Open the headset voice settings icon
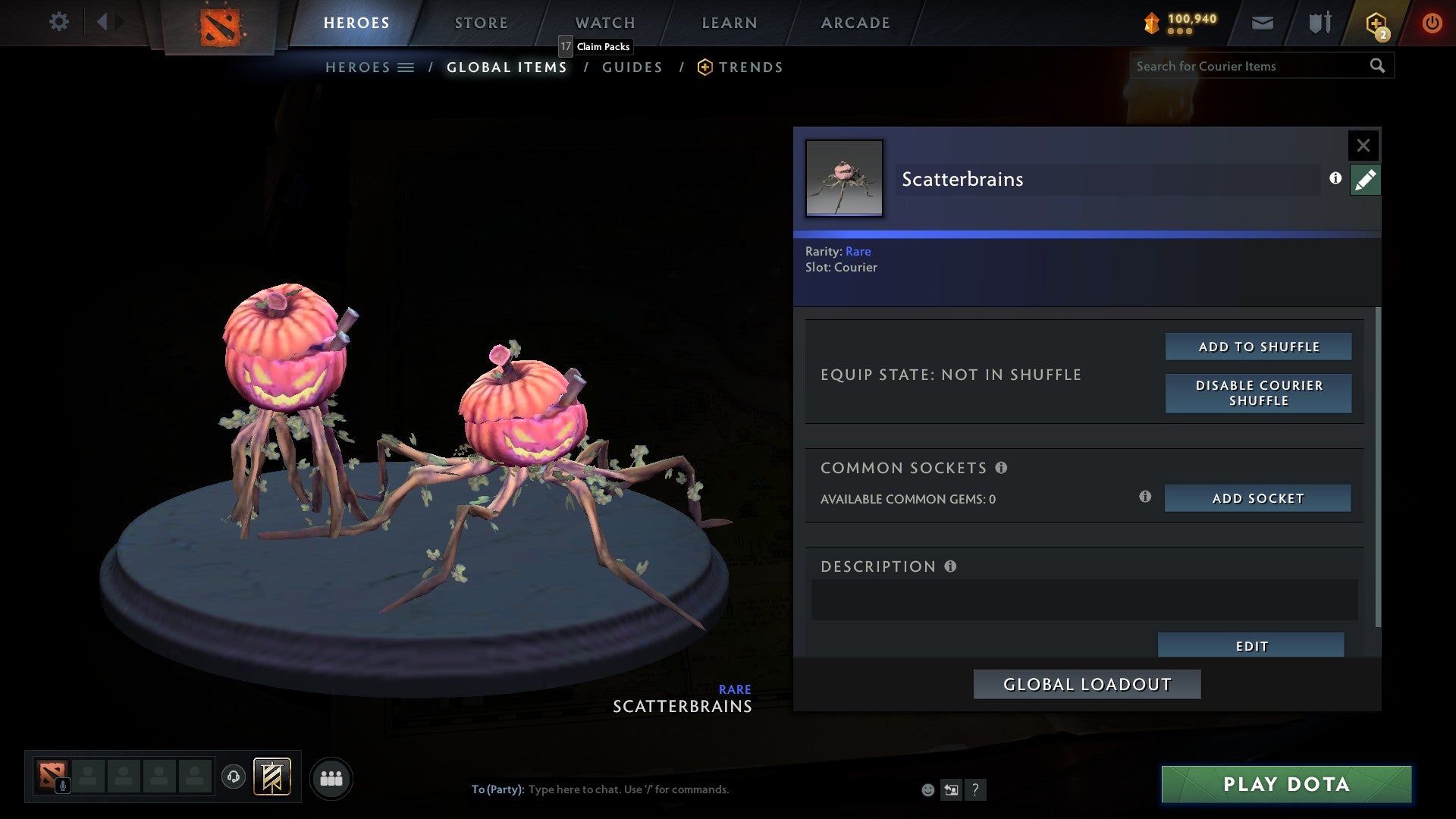Image resolution: width=1456 pixels, height=819 pixels. (234, 778)
